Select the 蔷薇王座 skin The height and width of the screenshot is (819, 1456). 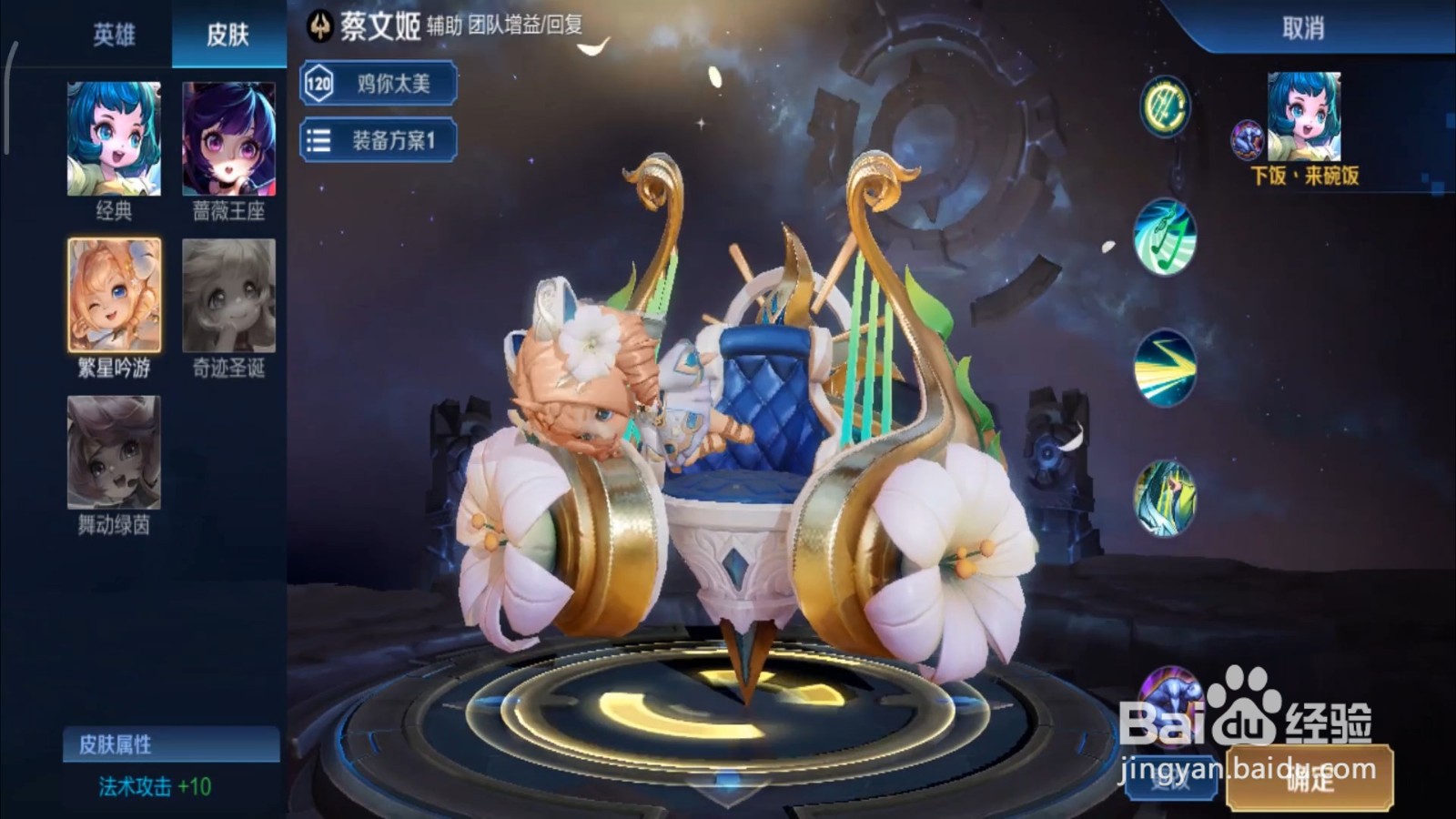coord(230,141)
